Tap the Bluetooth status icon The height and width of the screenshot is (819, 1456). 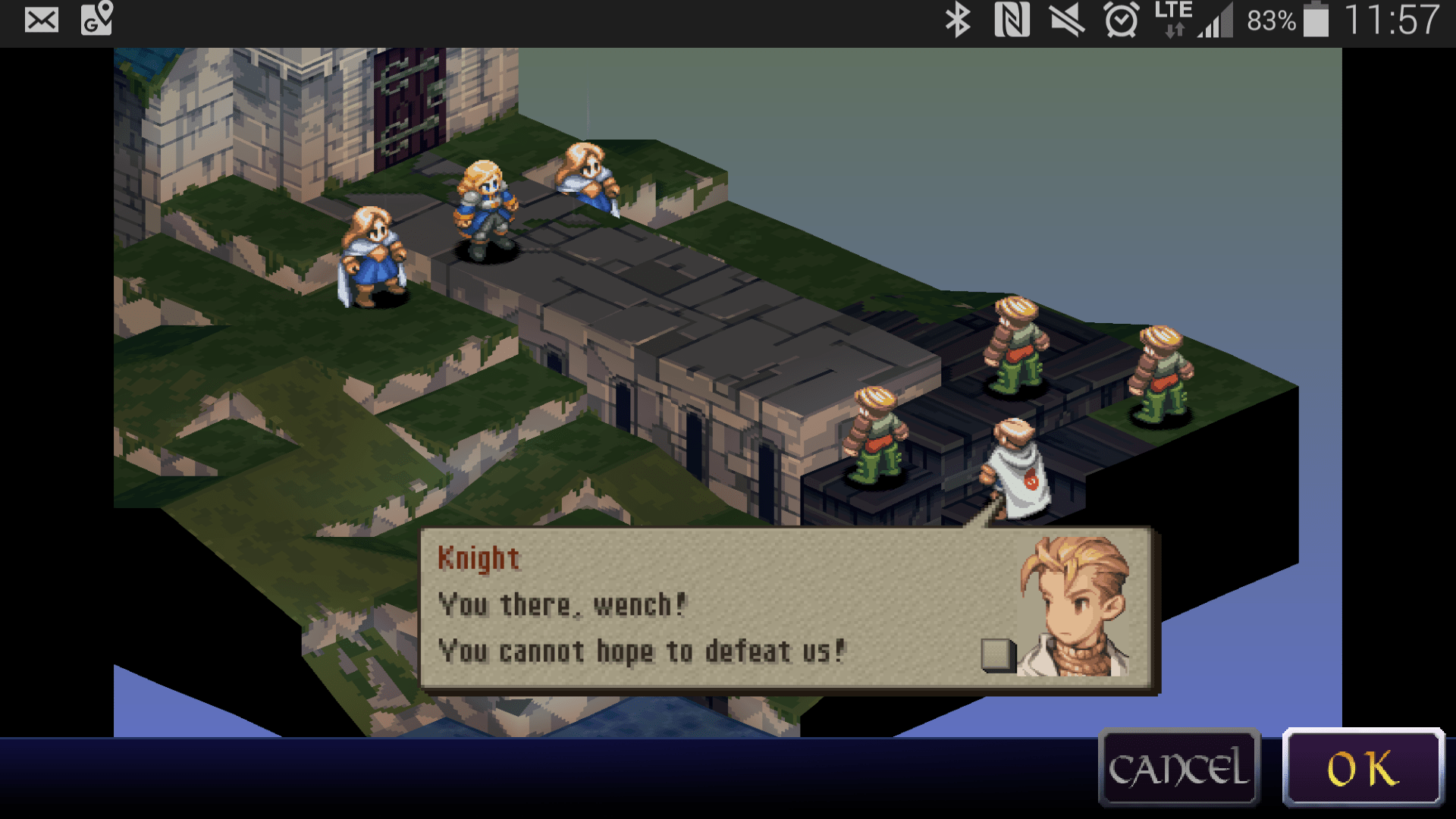pos(957,20)
